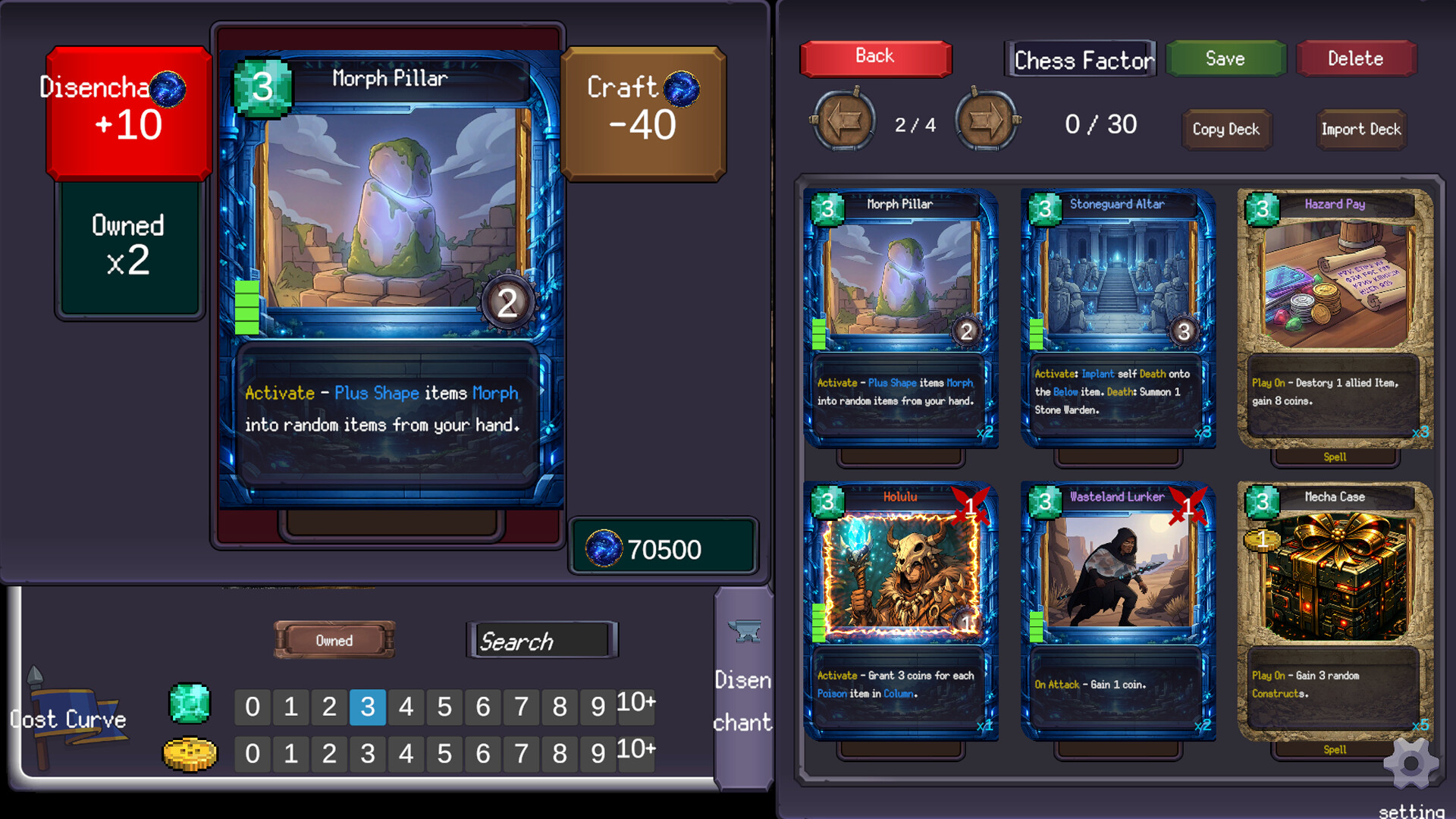Image resolution: width=1456 pixels, height=819 pixels.
Task: Switch to the Disenchant side tab
Action: pos(743,701)
